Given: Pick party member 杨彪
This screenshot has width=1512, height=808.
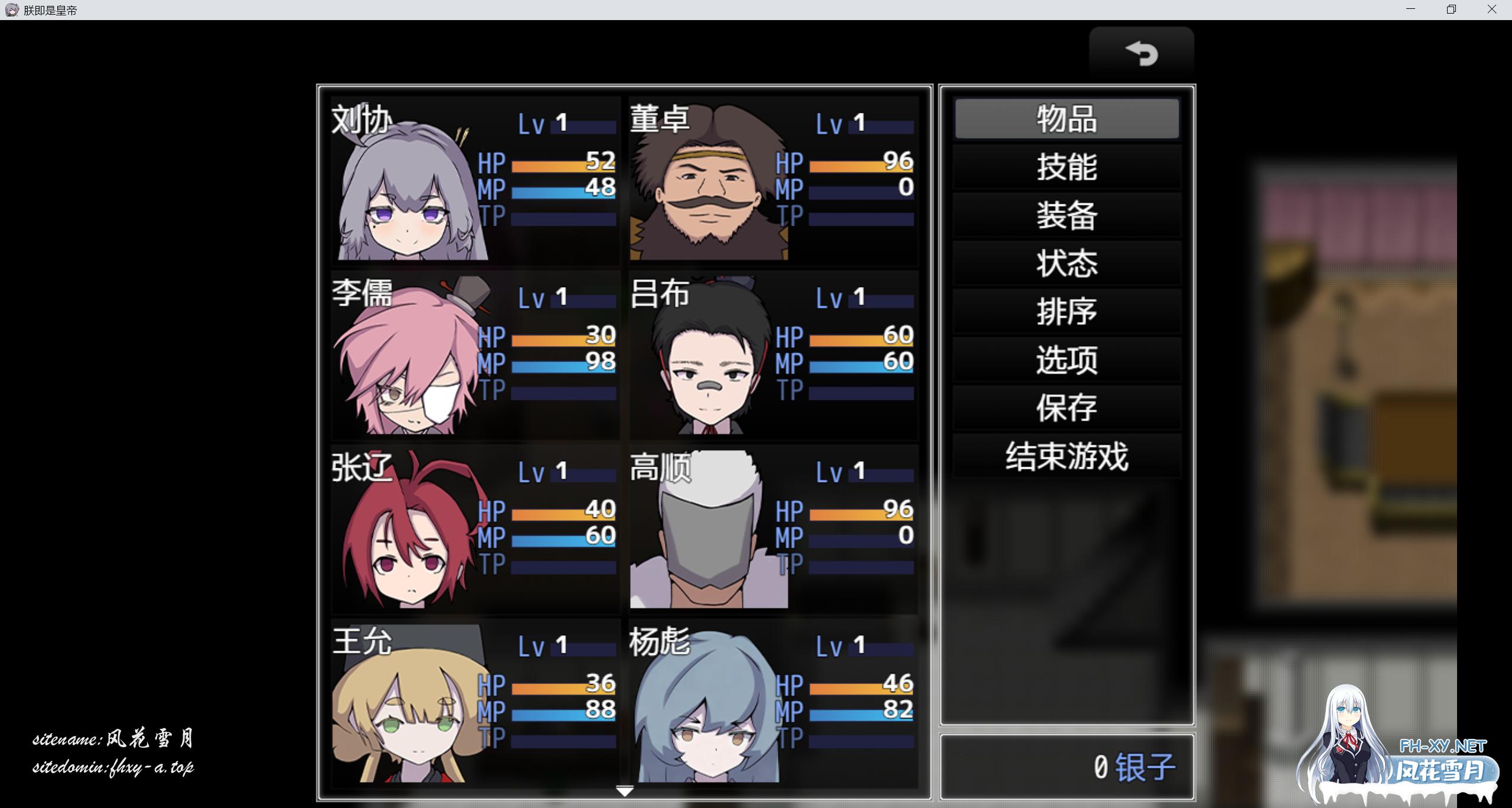Looking at the screenshot, I should click(x=773, y=703).
